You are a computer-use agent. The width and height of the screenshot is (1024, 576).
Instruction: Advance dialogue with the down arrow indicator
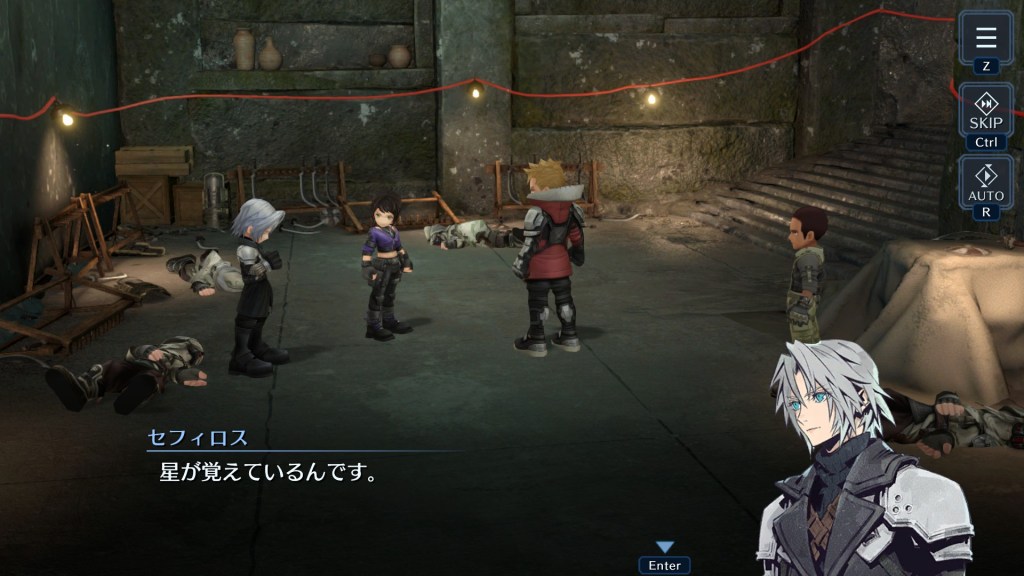[x=664, y=547]
